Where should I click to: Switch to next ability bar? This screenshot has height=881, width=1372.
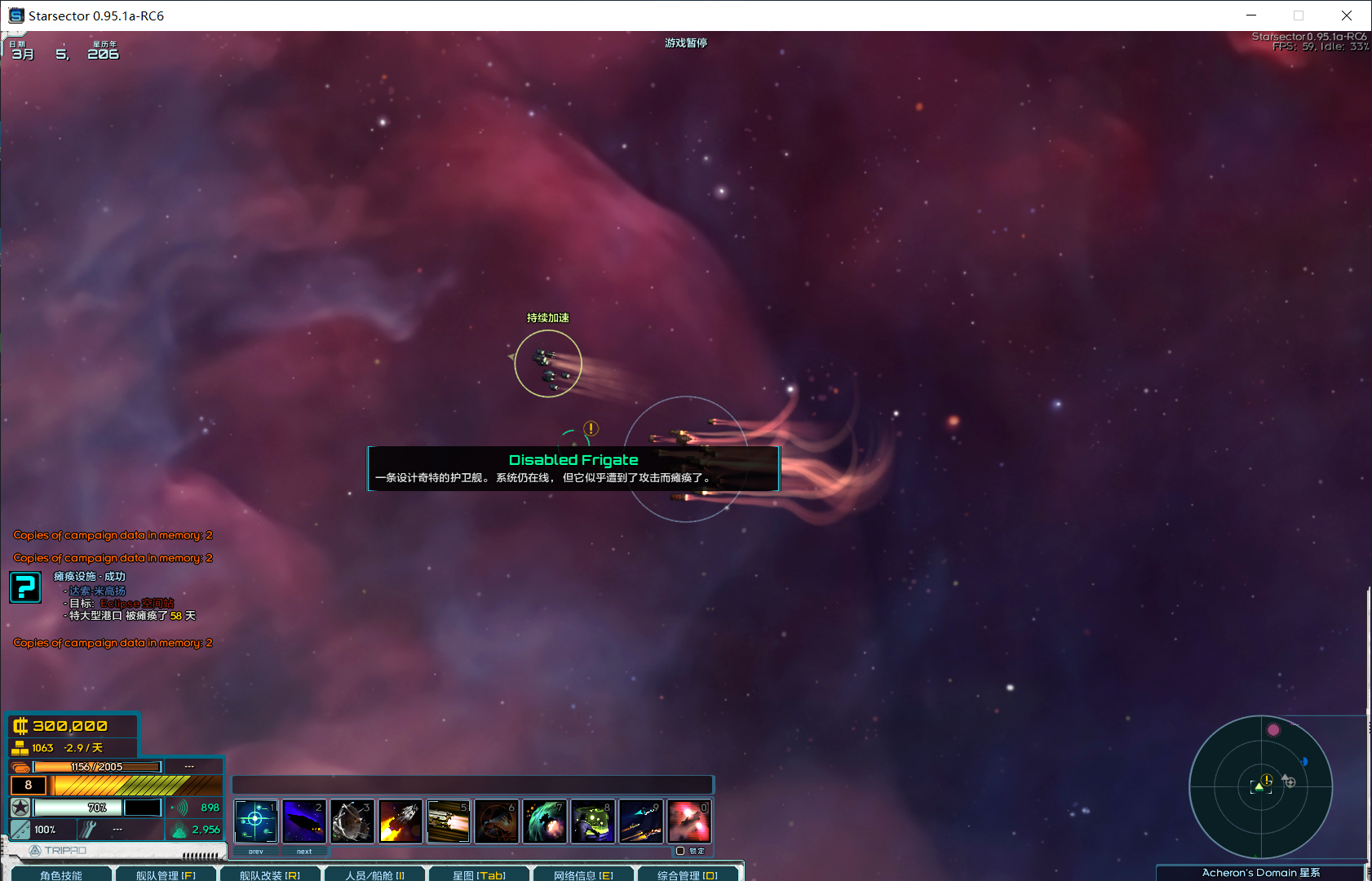(304, 851)
